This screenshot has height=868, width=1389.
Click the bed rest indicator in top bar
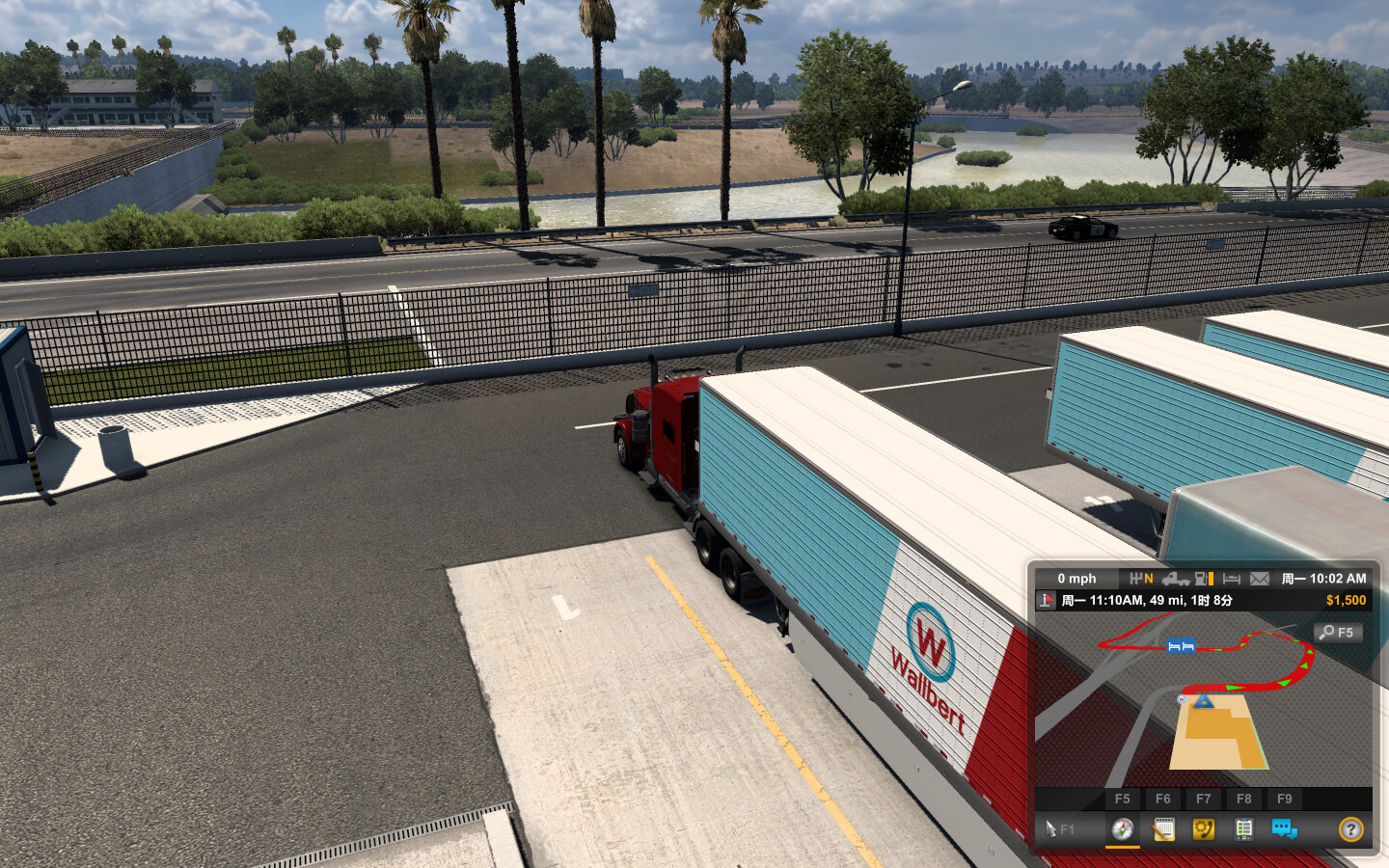click(1232, 579)
